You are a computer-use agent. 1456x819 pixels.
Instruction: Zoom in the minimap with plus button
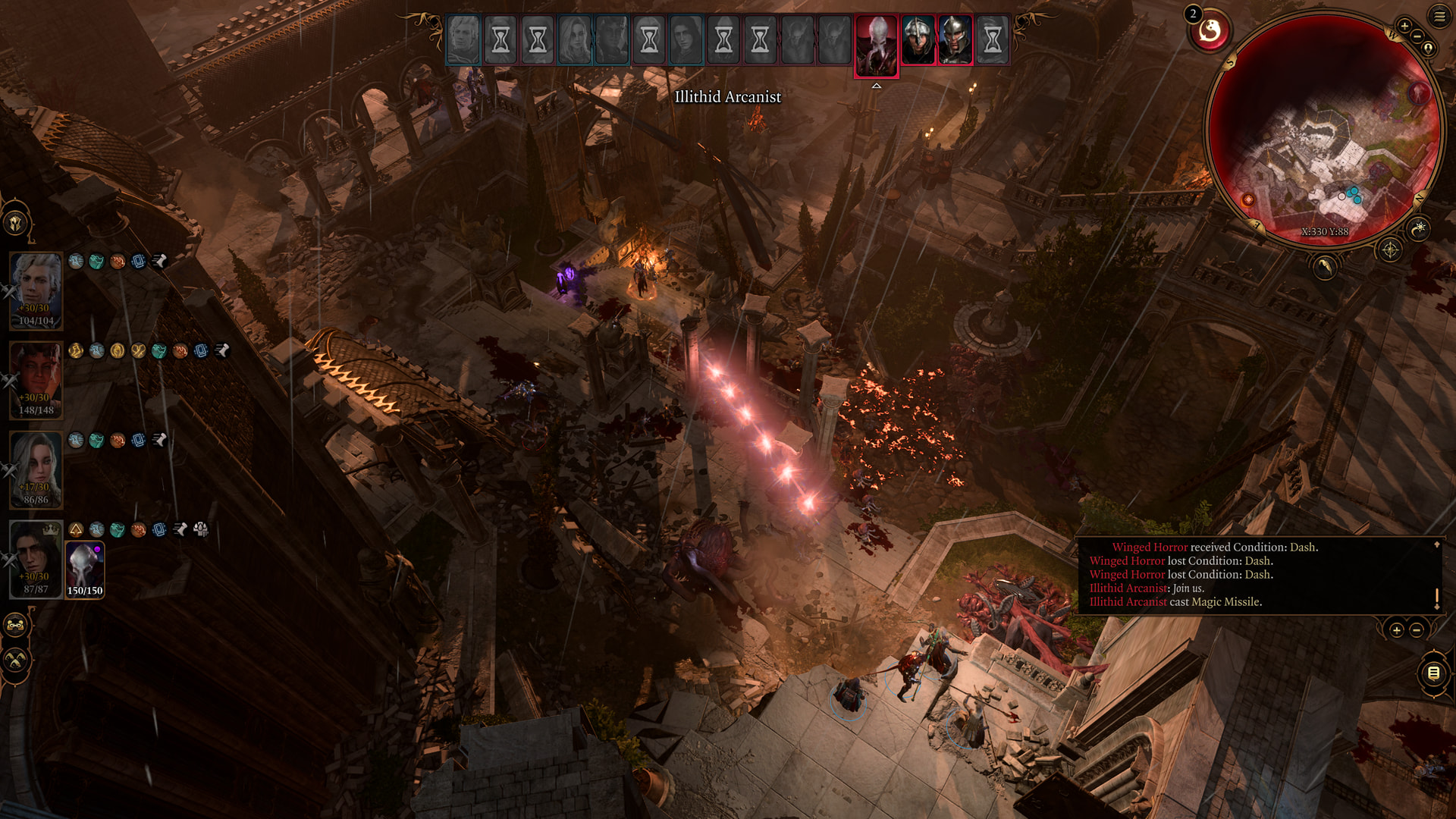1404,26
